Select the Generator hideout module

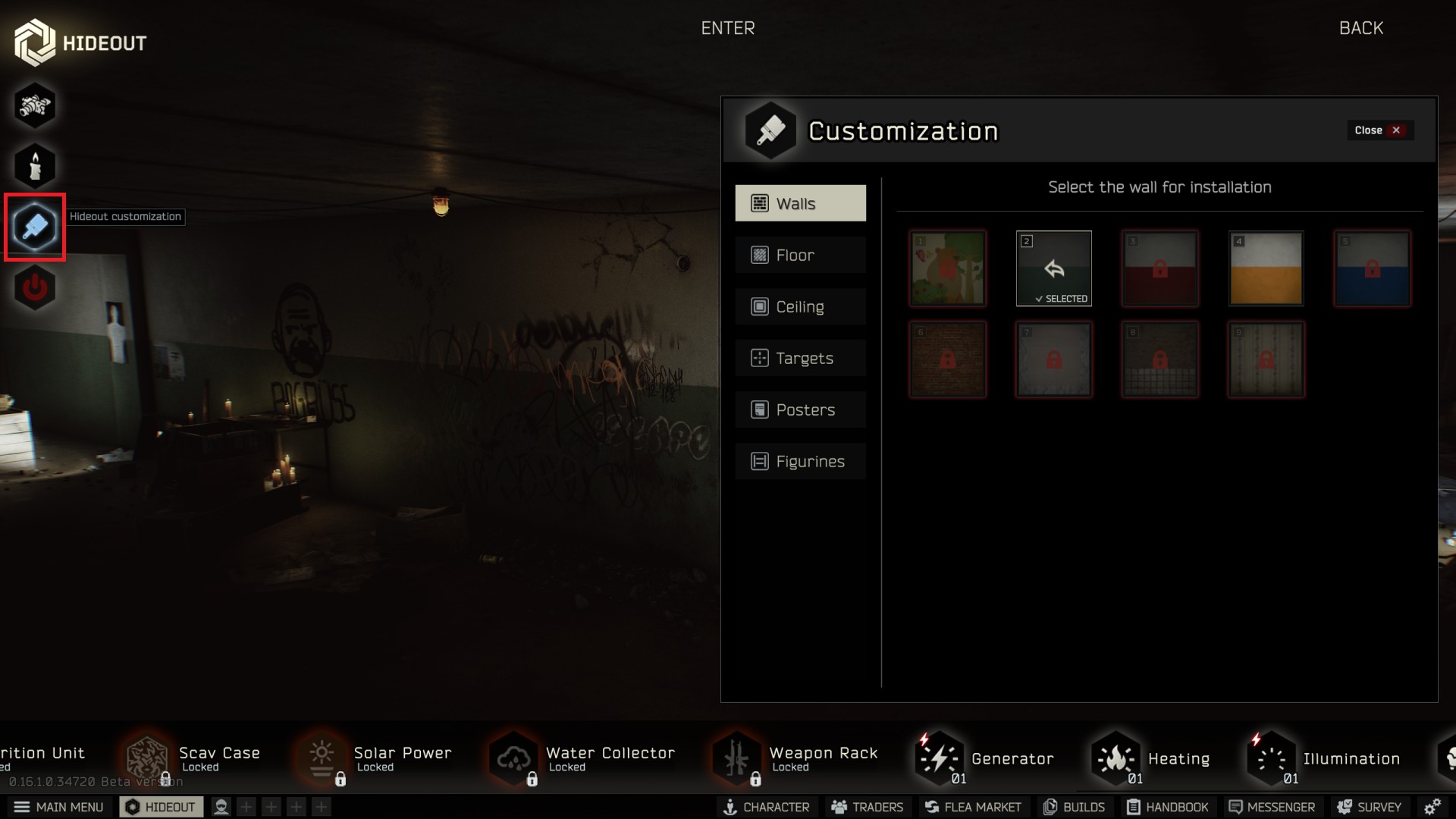pos(986,758)
